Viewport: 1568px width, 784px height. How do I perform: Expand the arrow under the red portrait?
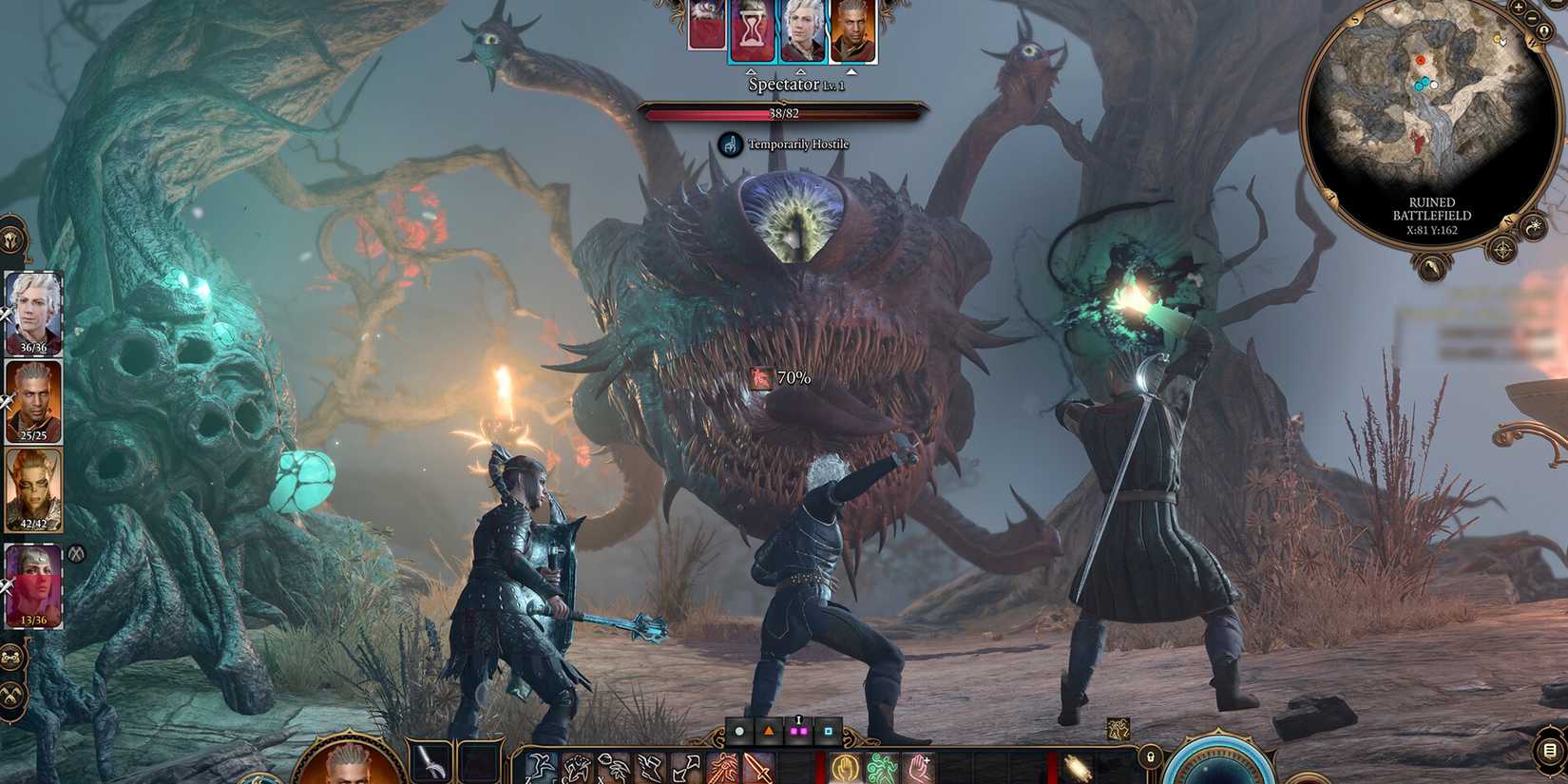click(752, 70)
